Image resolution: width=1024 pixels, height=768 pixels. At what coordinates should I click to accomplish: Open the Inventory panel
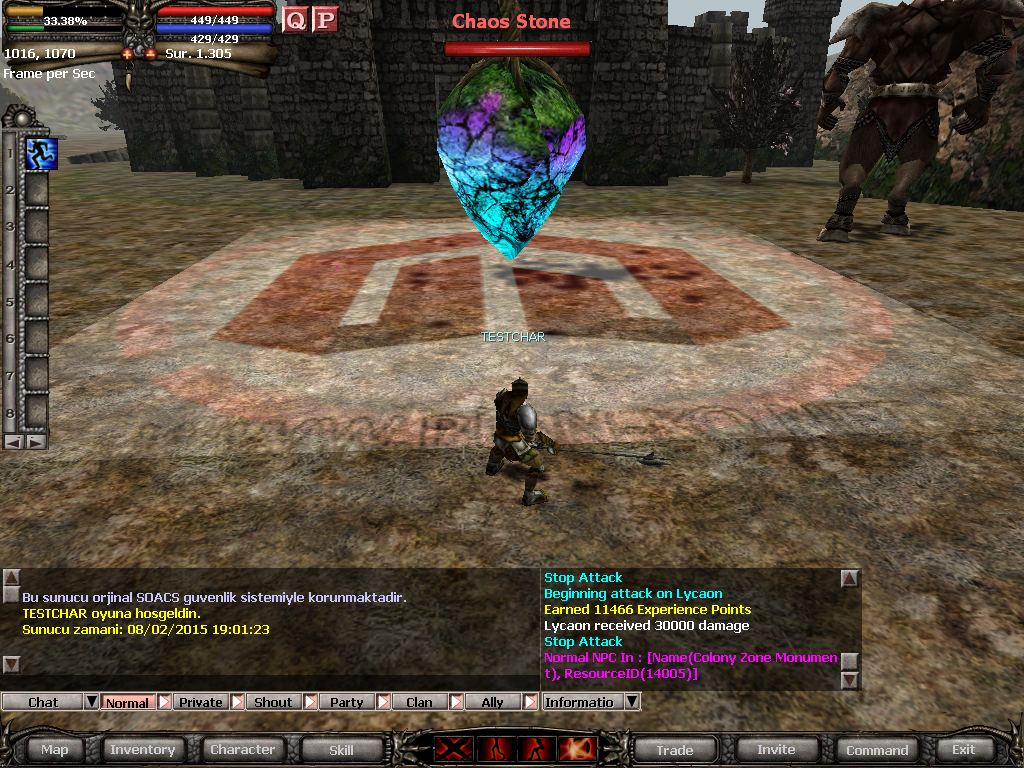(x=142, y=749)
